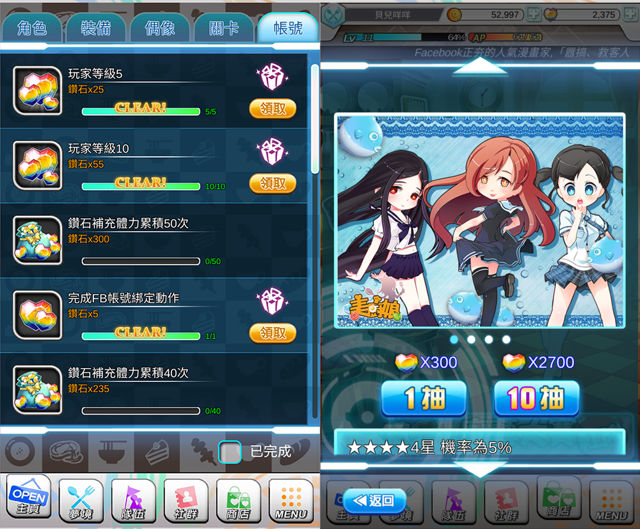Select the 鑽石補充體力累積50次 mission row

pos(160,243)
